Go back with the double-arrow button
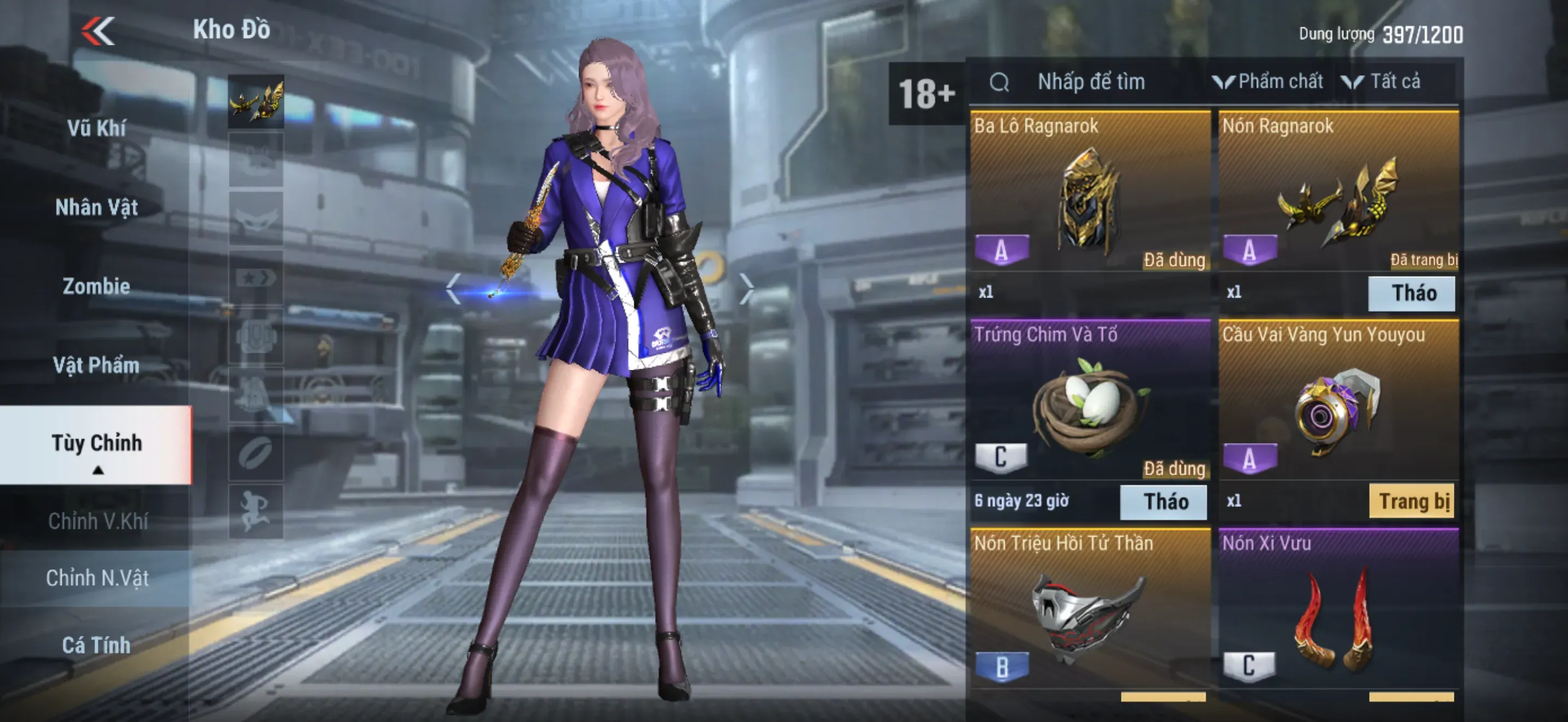The image size is (1568, 722). (98, 31)
